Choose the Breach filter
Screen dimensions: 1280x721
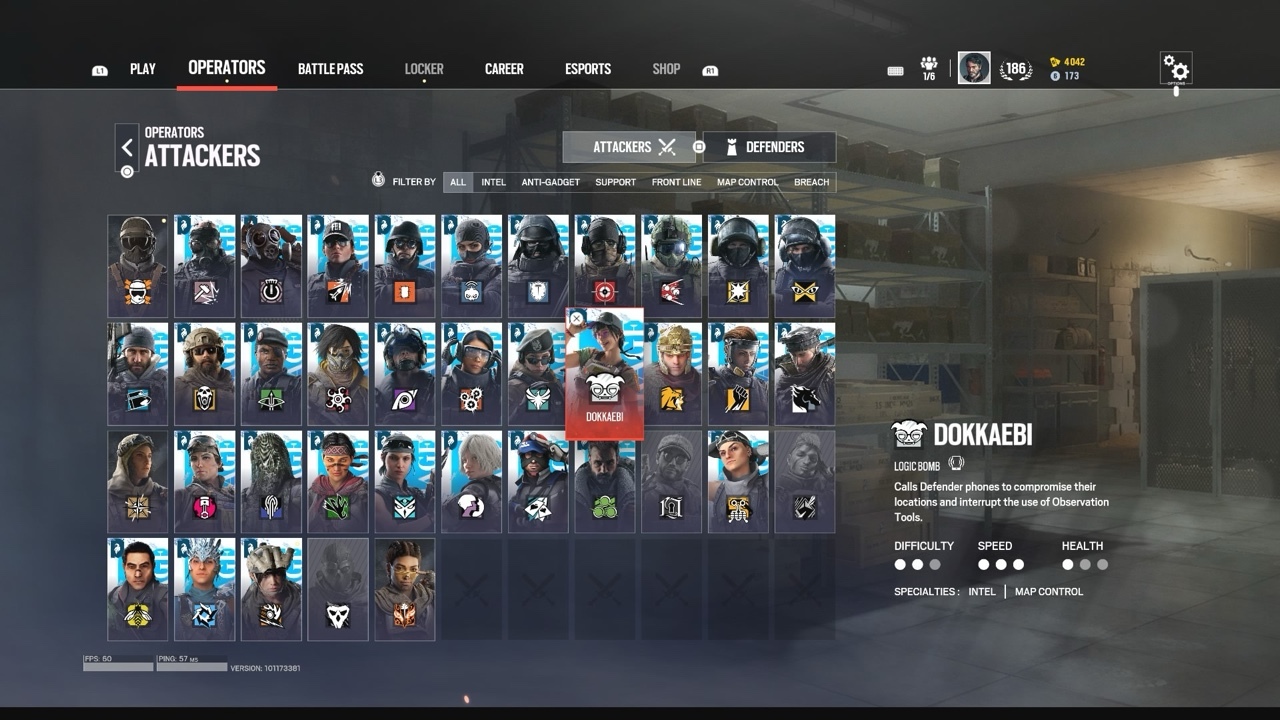click(811, 182)
